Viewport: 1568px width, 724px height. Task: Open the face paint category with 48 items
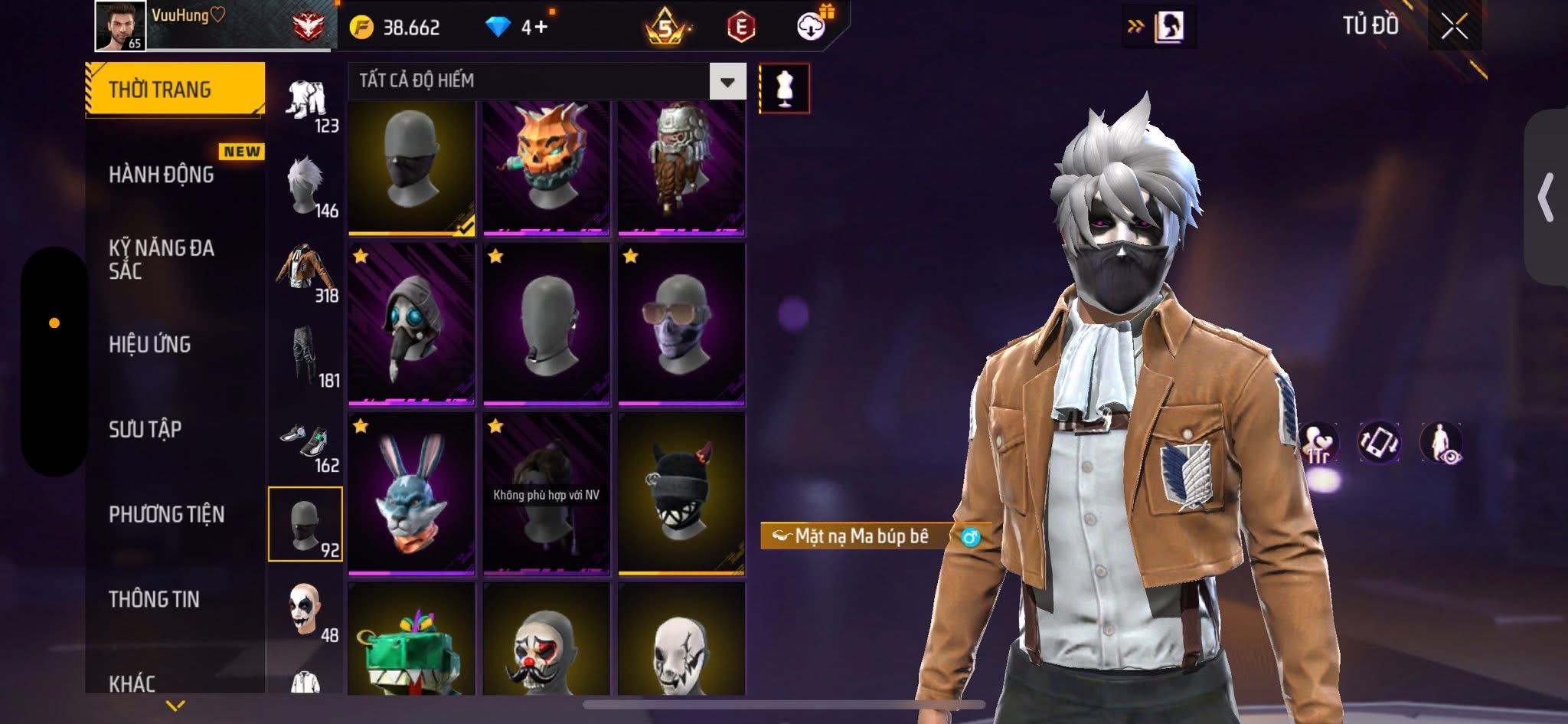pos(306,613)
